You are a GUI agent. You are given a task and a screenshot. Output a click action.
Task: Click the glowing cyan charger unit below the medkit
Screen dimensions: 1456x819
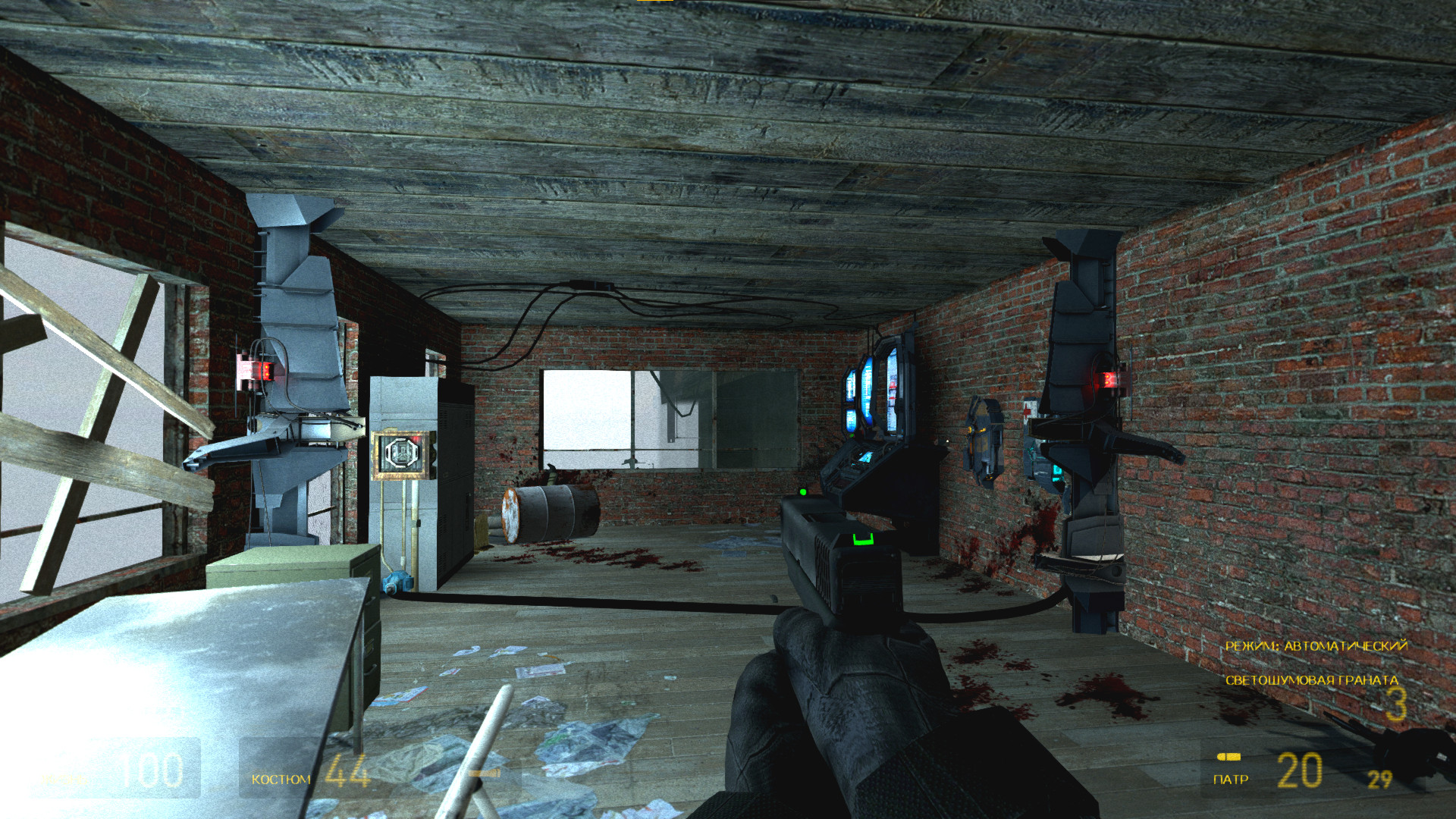1057,472
